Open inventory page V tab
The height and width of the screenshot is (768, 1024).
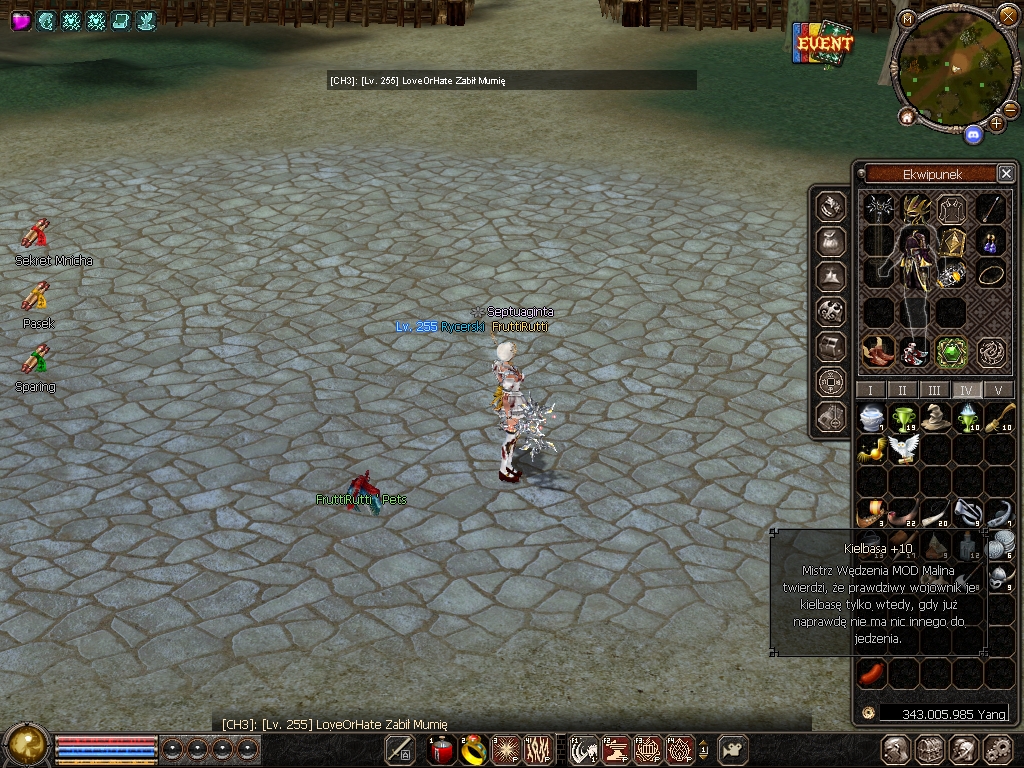tap(998, 390)
